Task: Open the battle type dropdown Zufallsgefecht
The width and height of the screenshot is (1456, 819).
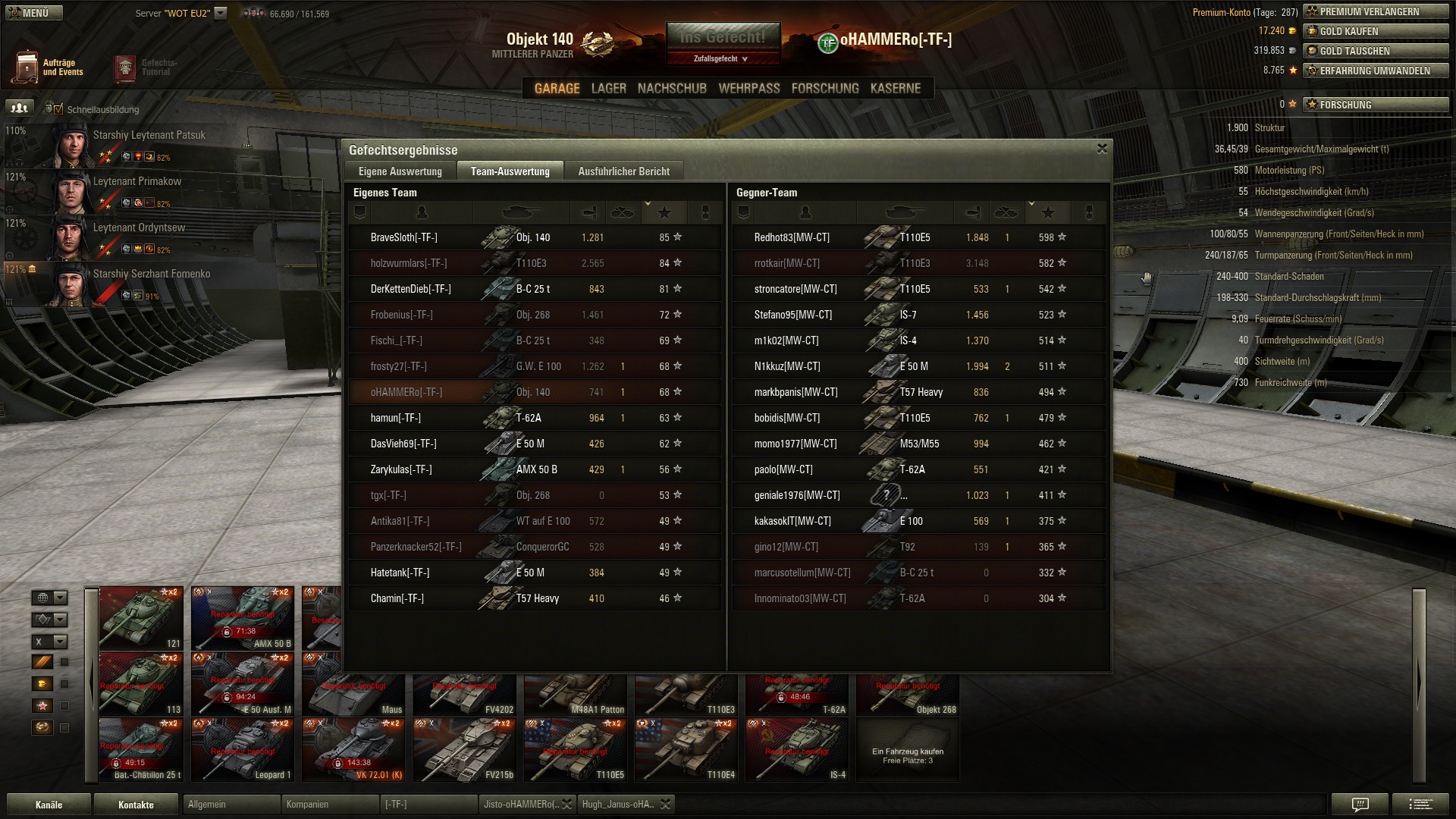Action: click(x=722, y=58)
